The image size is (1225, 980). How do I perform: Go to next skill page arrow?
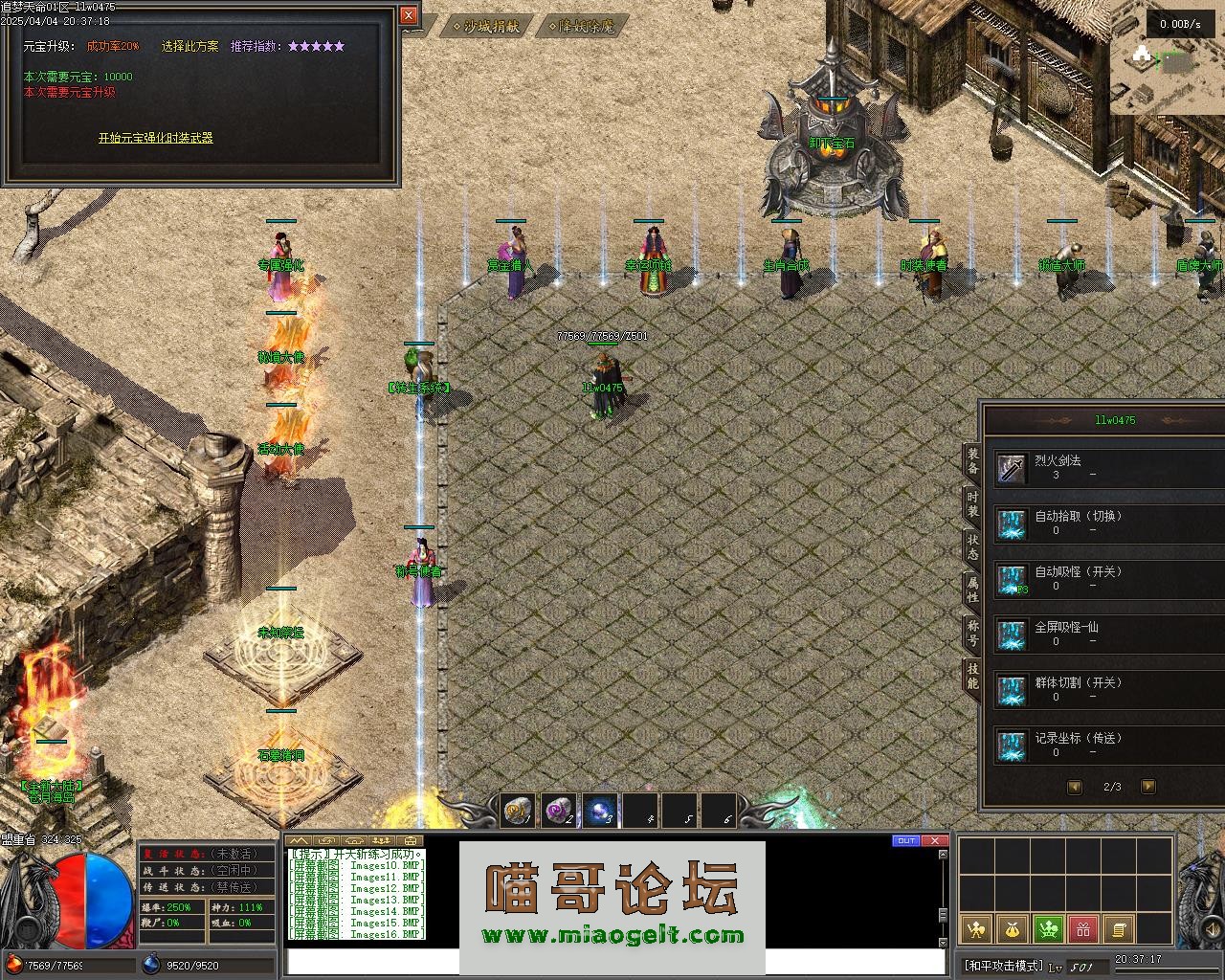(1148, 787)
